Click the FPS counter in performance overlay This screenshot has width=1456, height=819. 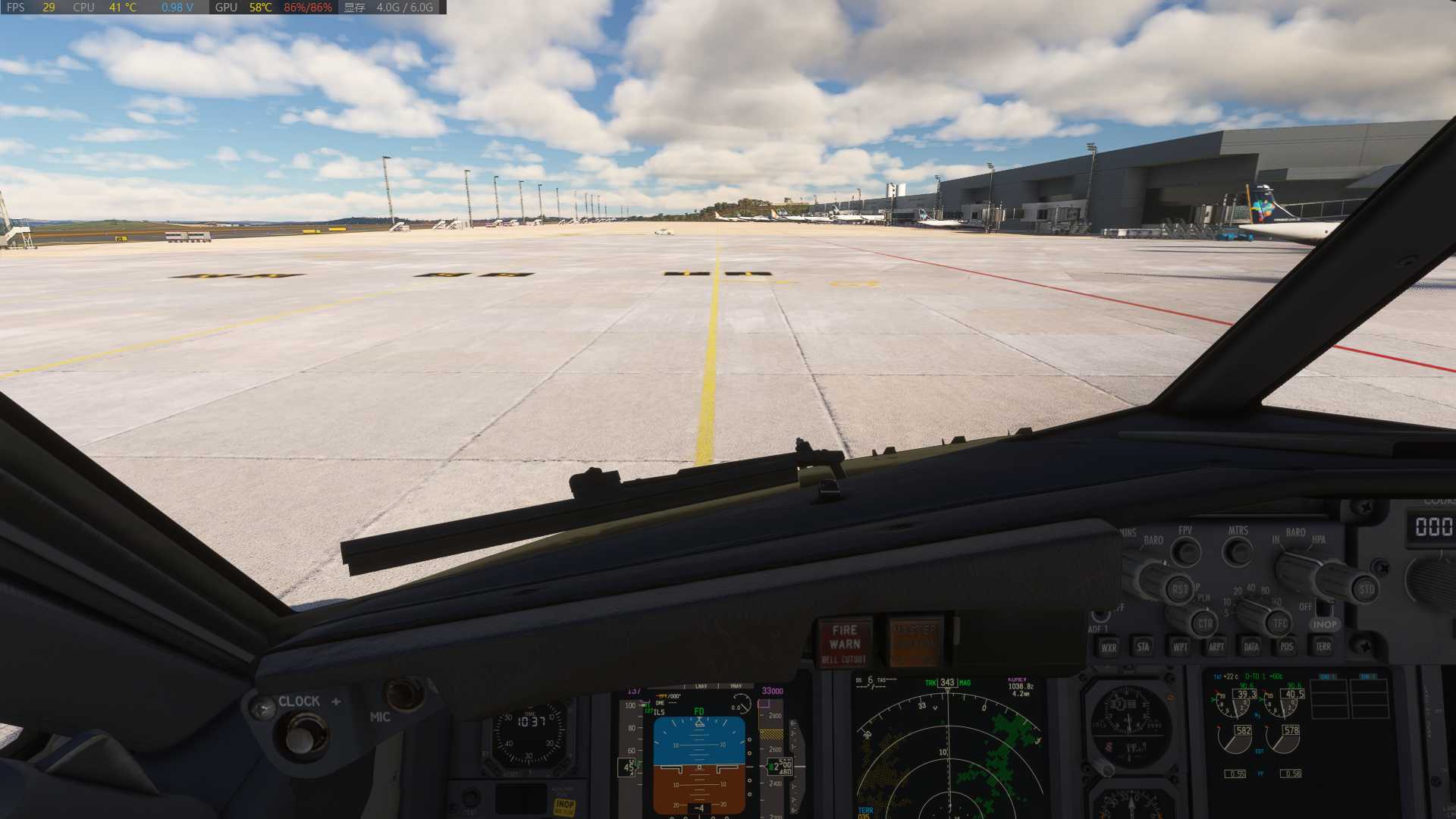pyautogui.click(x=34, y=8)
